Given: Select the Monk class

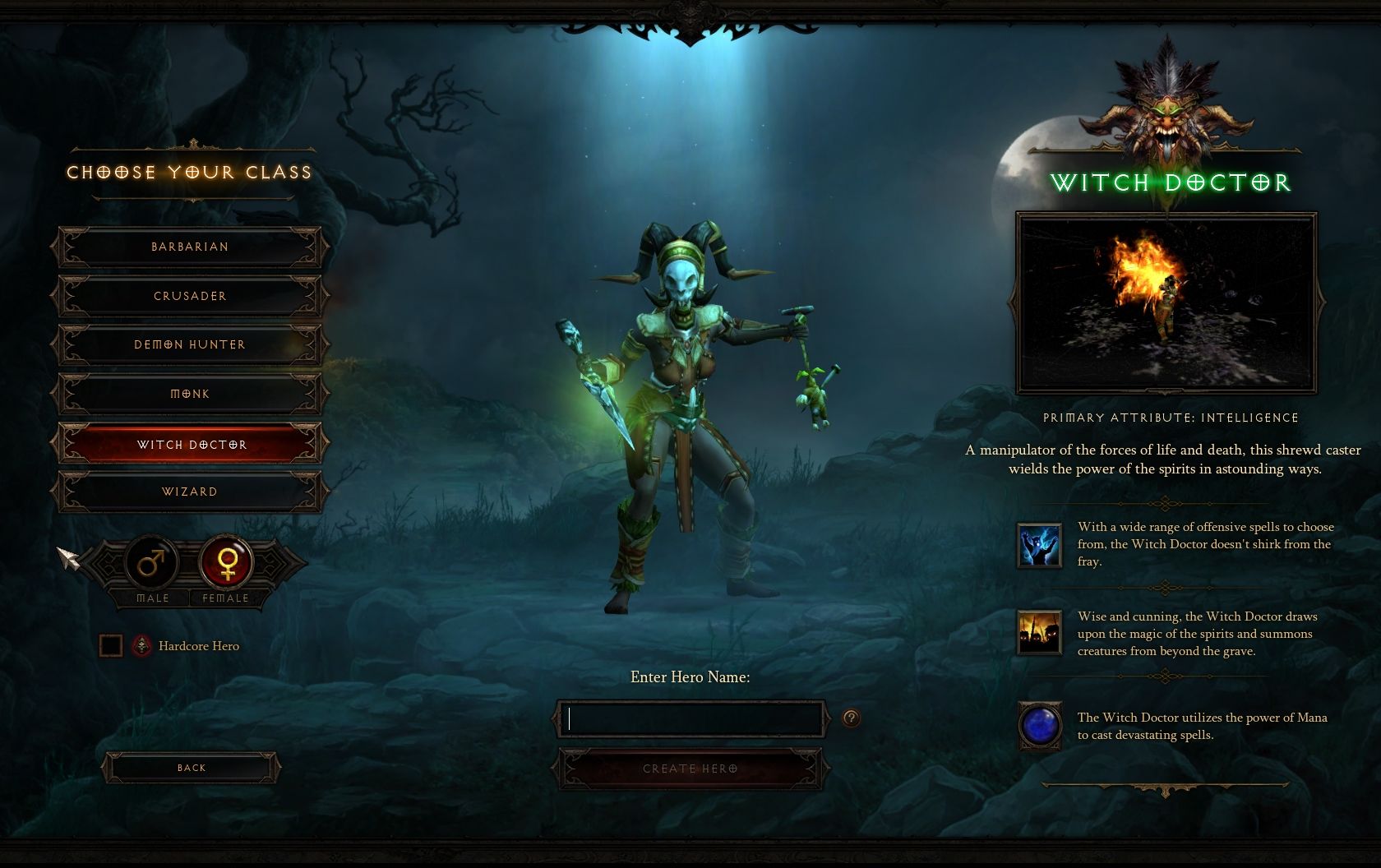Looking at the screenshot, I should 190,394.
